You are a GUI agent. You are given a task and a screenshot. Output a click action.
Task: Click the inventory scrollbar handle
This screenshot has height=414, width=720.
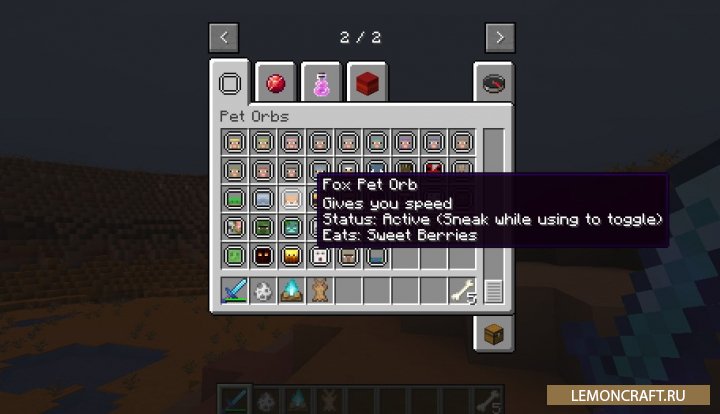(x=494, y=291)
